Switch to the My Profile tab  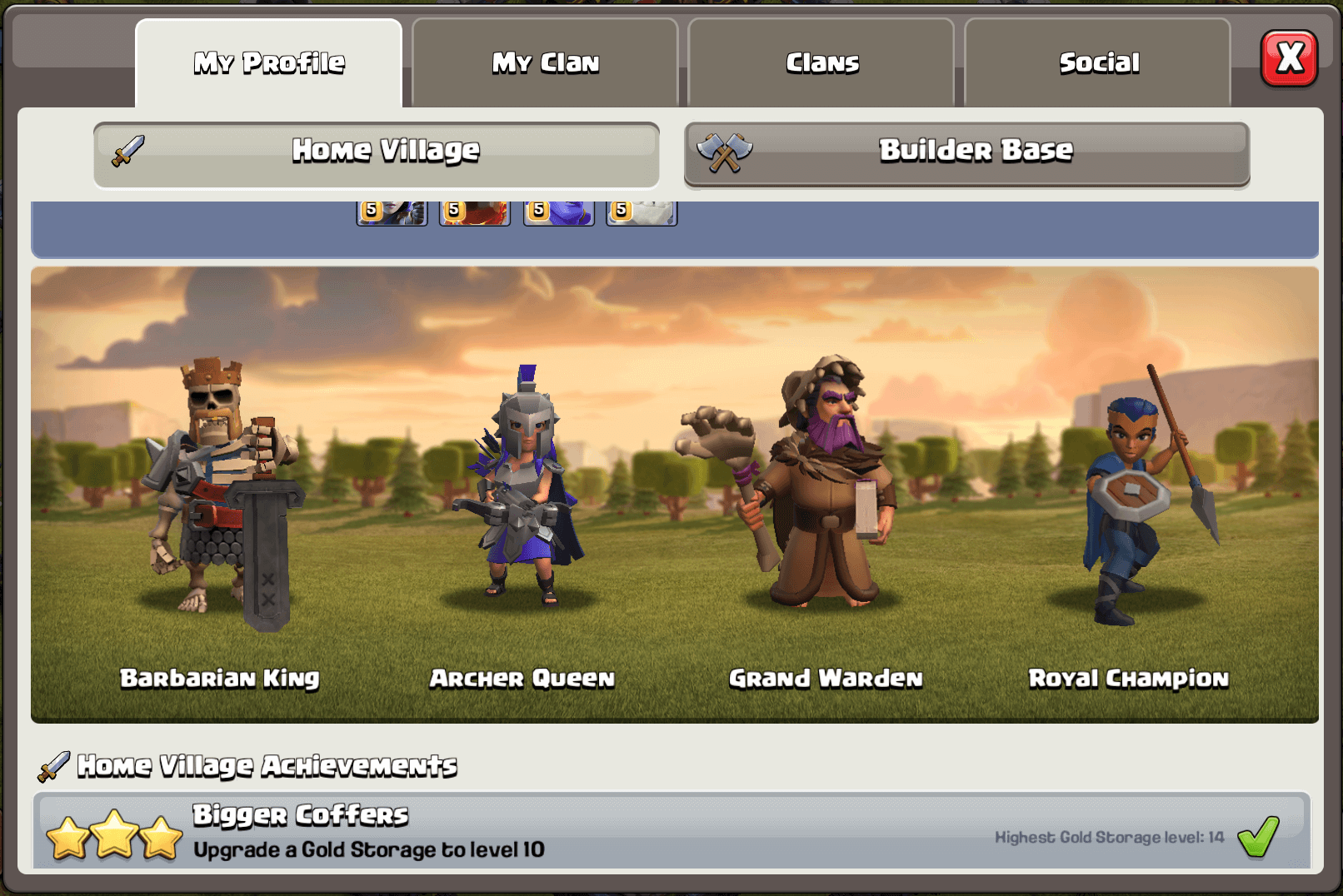[x=268, y=63]
